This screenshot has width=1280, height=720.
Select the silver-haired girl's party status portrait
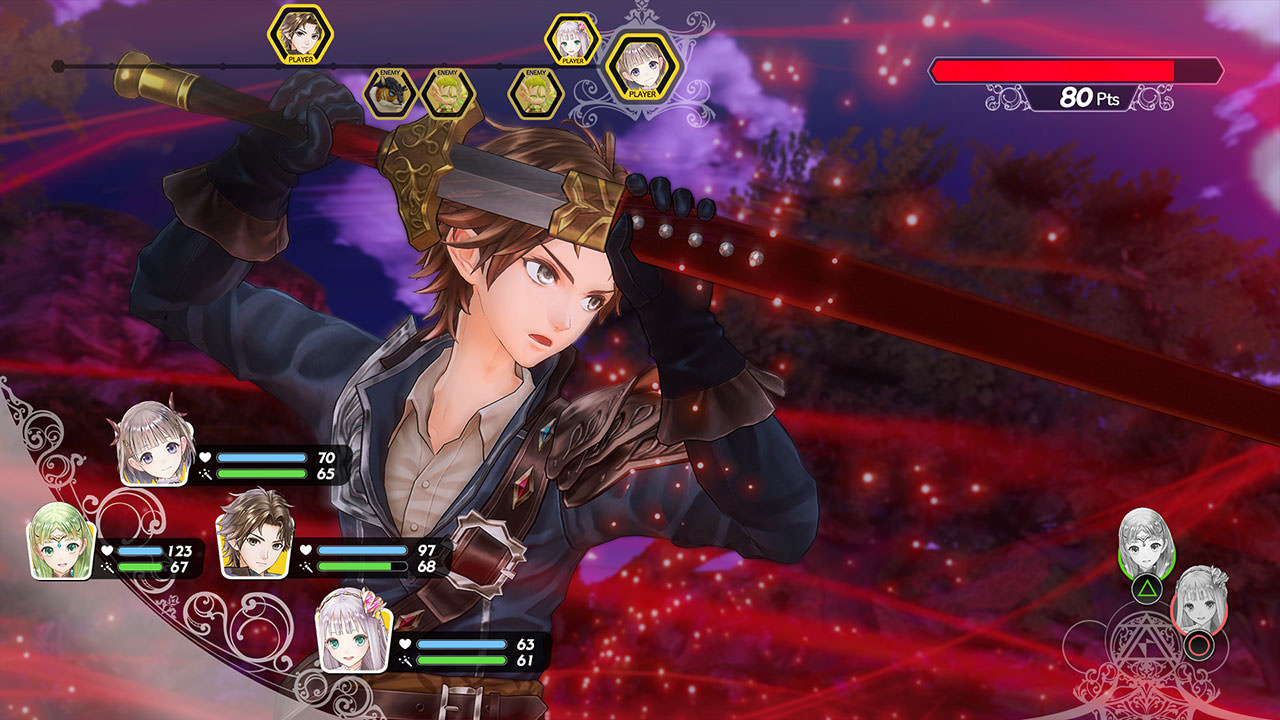pyautogui.click(x=353, y=630)
